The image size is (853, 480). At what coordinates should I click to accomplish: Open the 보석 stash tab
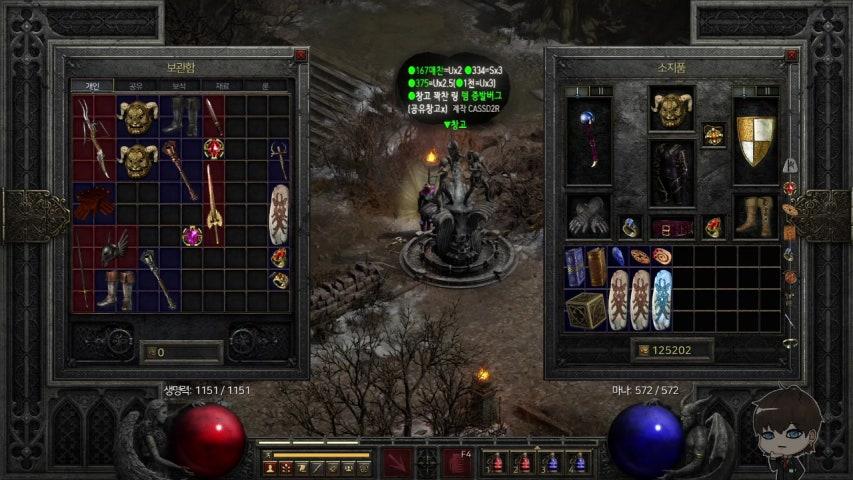pyautogui.click(x=180, y=86)
